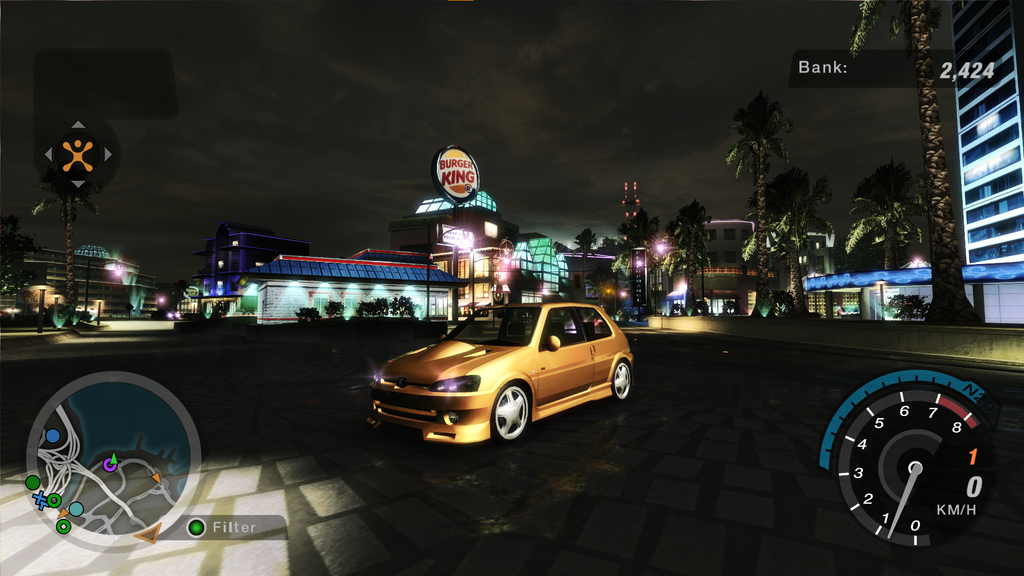
Task: Select the teal circle marker on the minimap
Action: pos(76,509)
